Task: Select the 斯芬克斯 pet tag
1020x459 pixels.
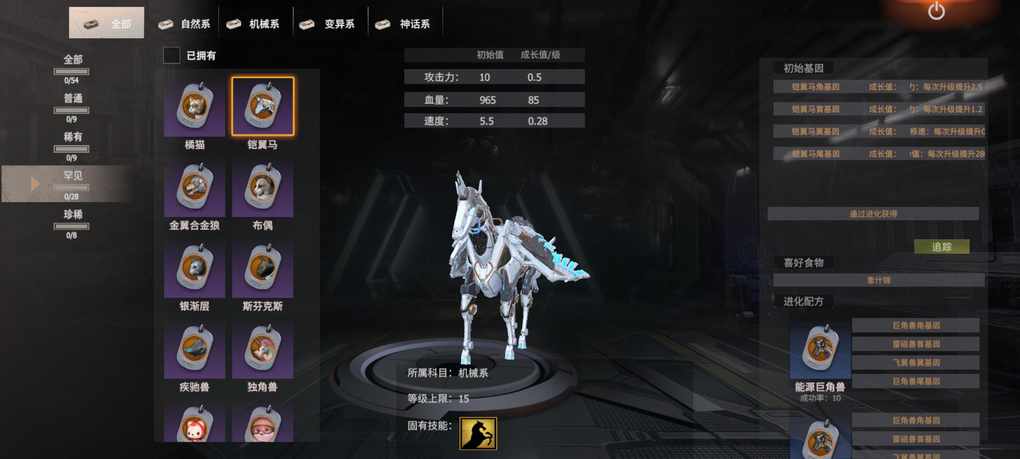Action: click(x=263, y=269)
